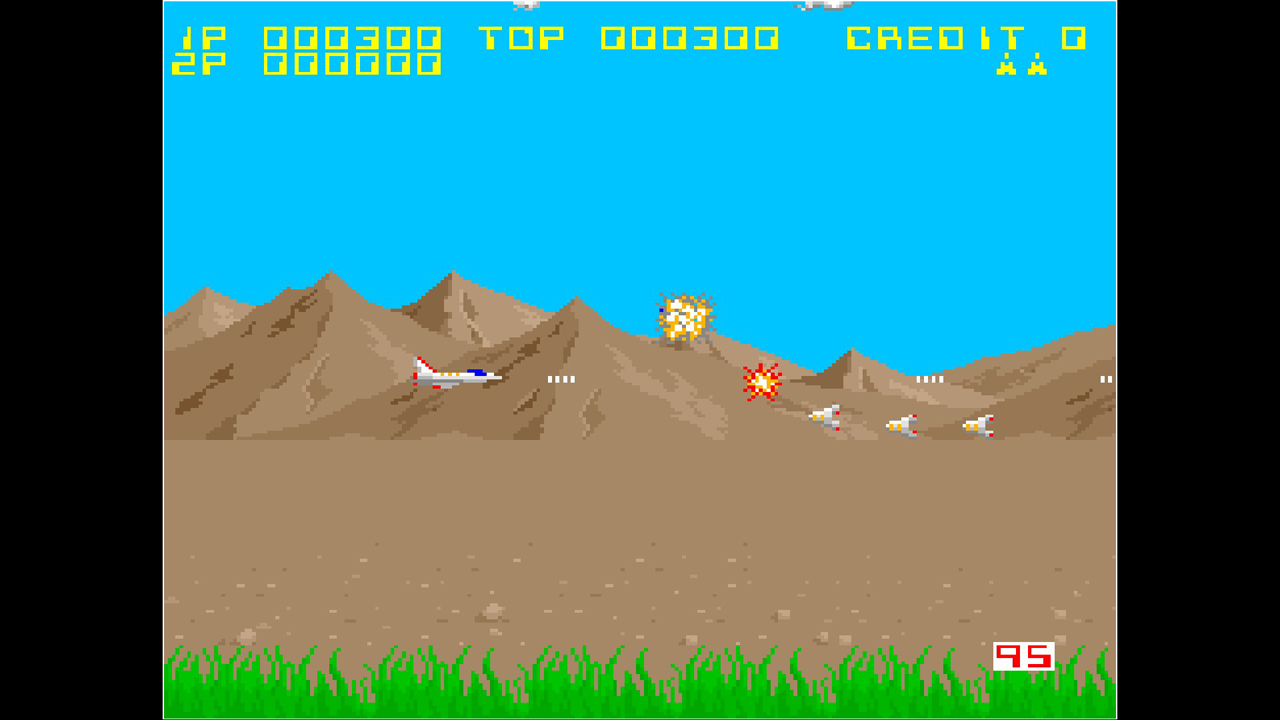This screenshot has height=720, width=1280.
Task: Click the middle enemy plane in the formation
Action: coord(903,424)
